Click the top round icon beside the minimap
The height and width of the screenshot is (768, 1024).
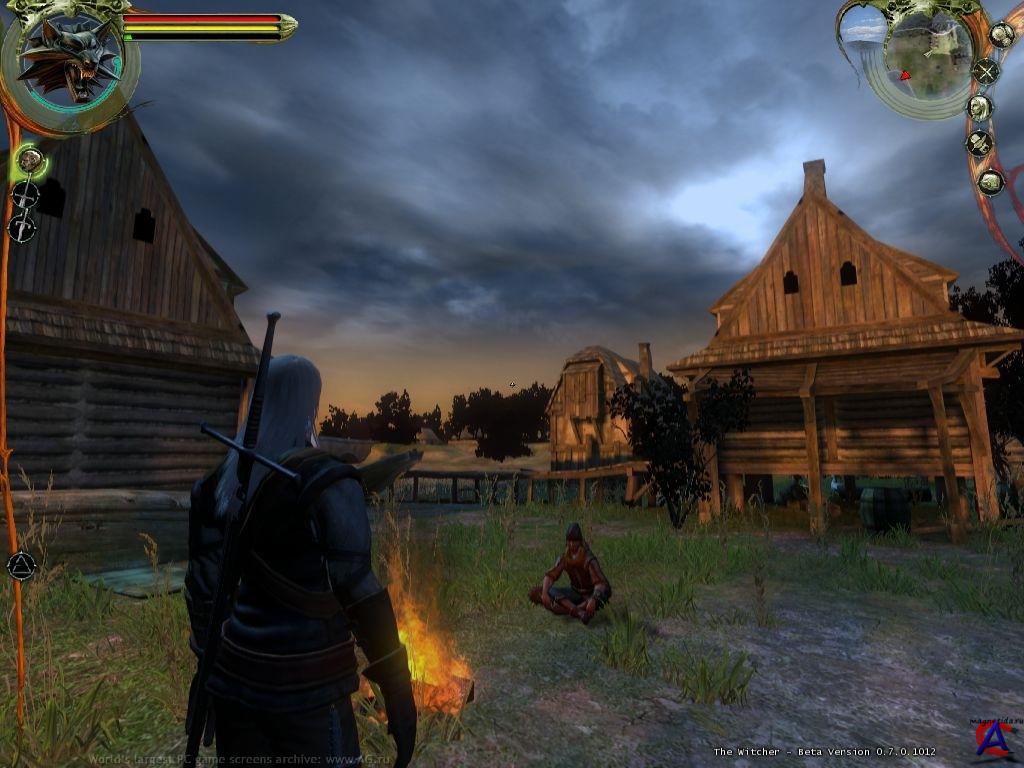[x=1001, y=35]
